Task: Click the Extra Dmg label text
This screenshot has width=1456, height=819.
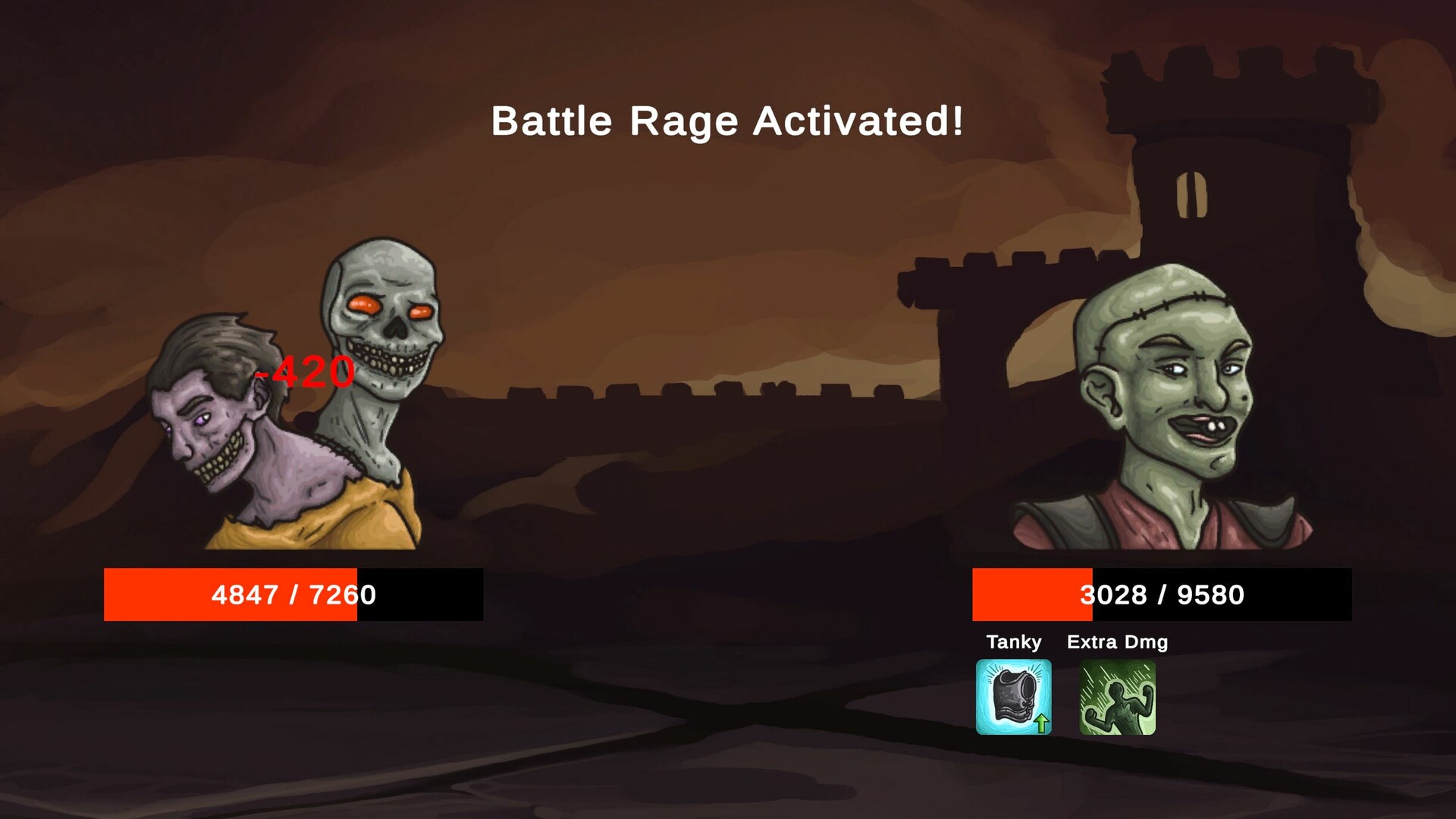Action: [1118, 642]
